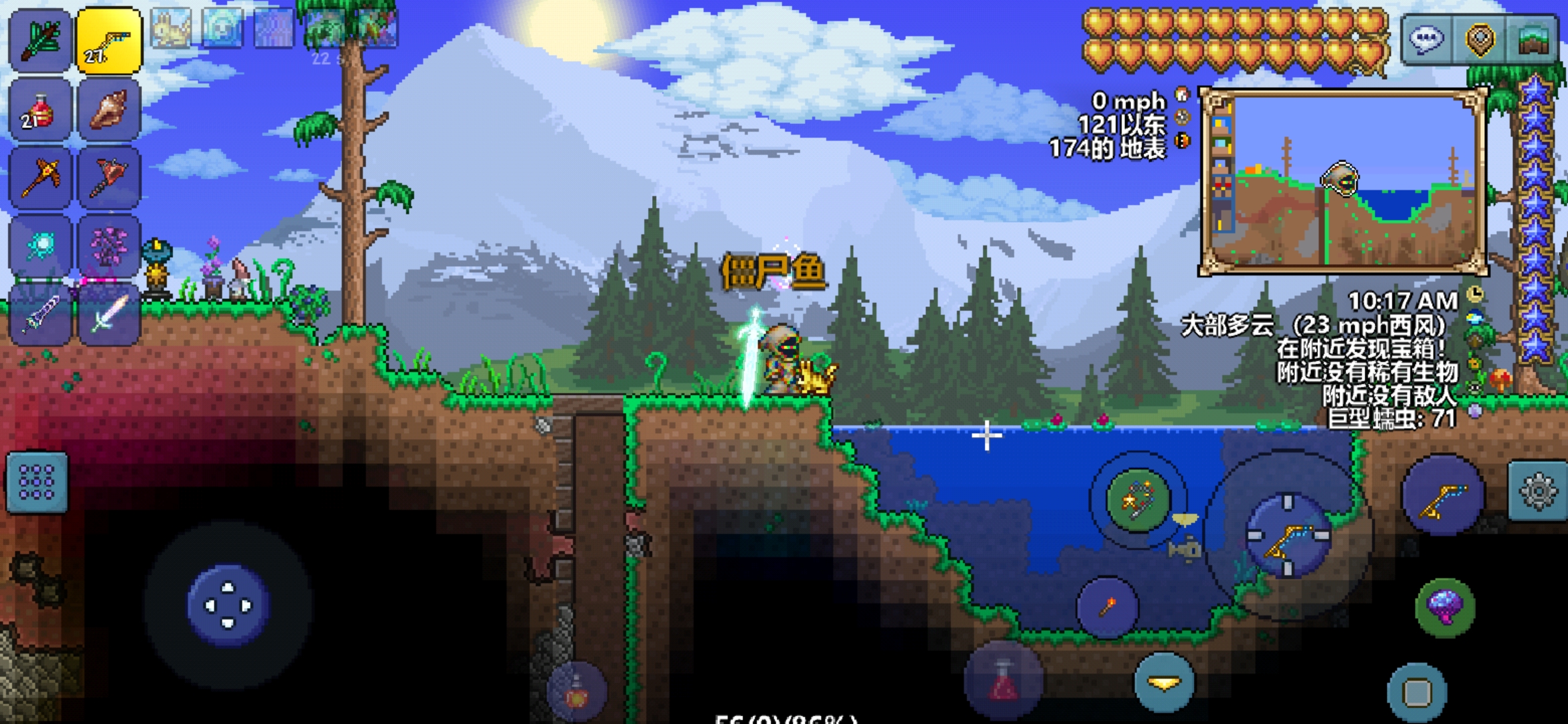Use the faded quick heal potion button
Image resolution: width=1568 pixels, height=724 pixels.
[x=1003, y=680]
